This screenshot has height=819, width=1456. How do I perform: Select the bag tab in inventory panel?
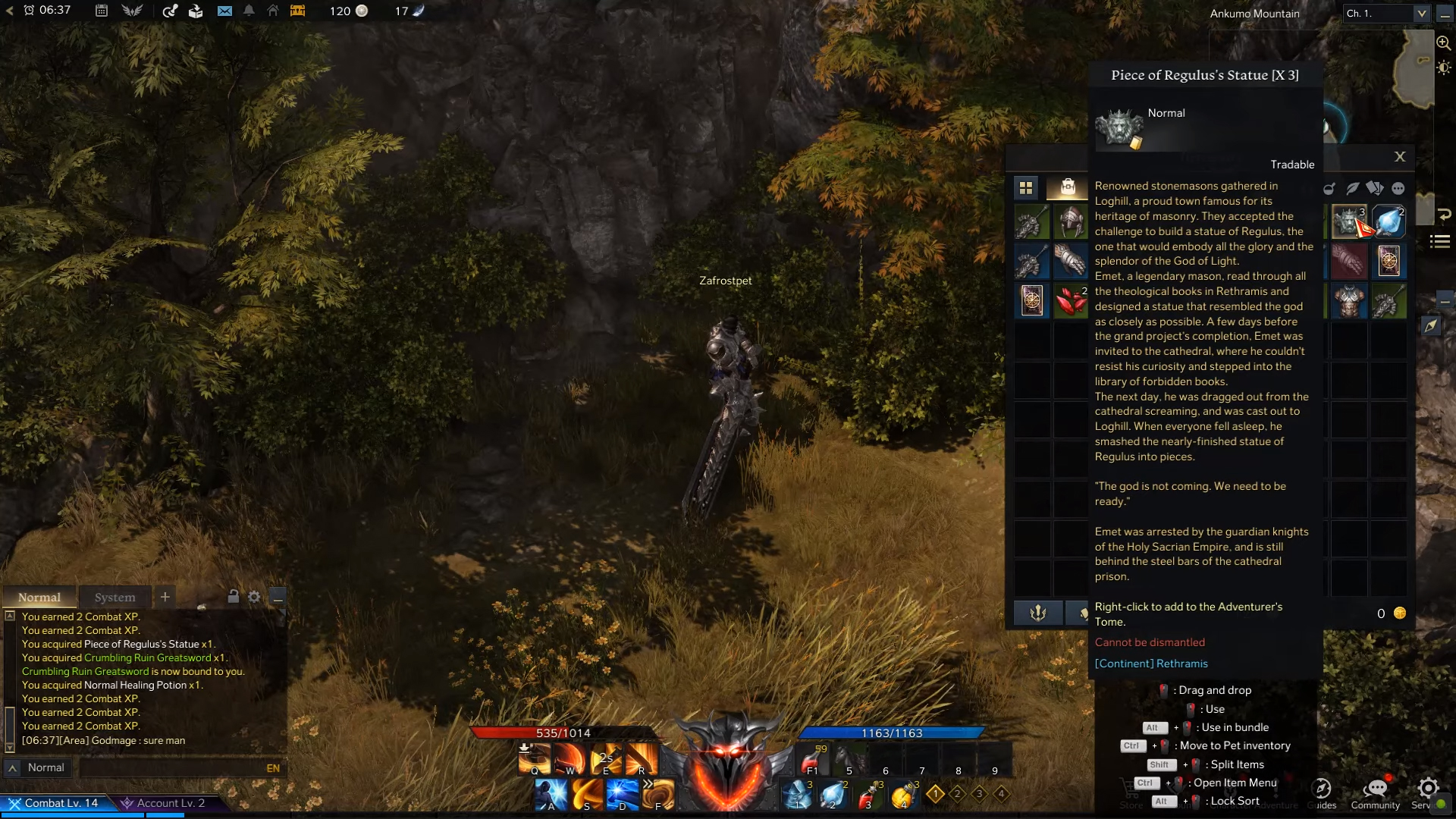[1069, 187]
